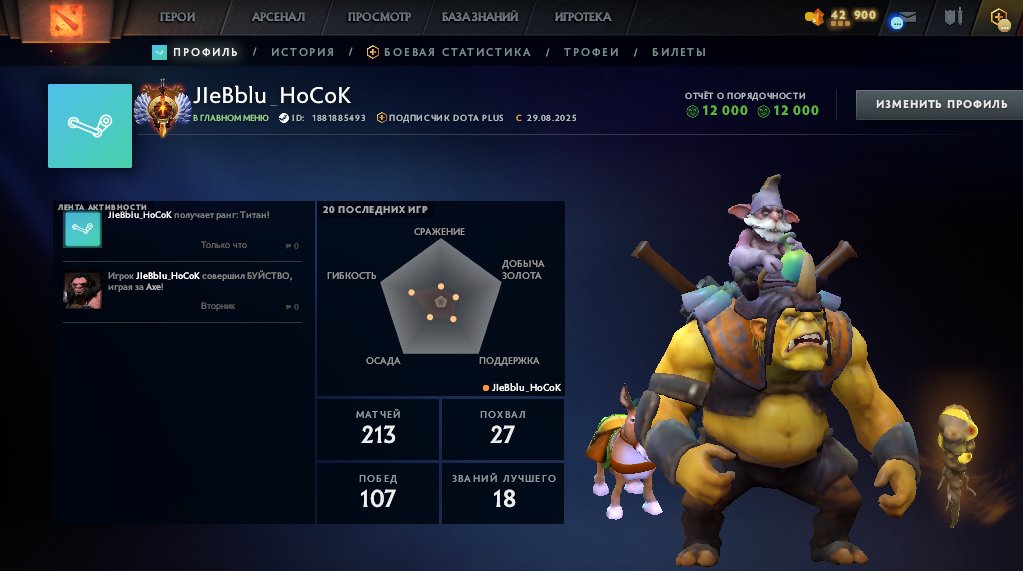Switch to the История tab

point(301,52)
